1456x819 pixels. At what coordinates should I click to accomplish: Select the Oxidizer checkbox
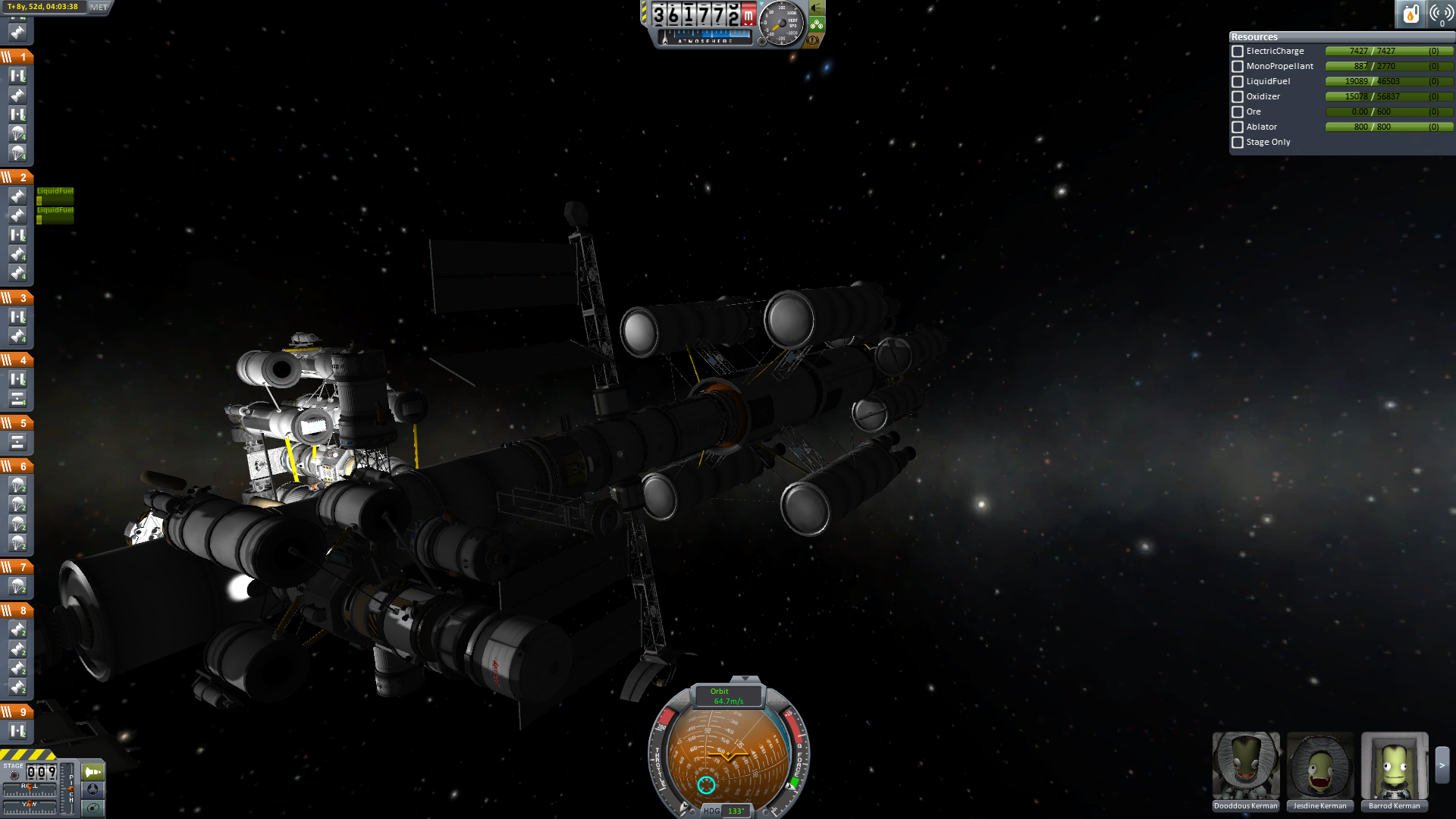(x=1238, y=97)
